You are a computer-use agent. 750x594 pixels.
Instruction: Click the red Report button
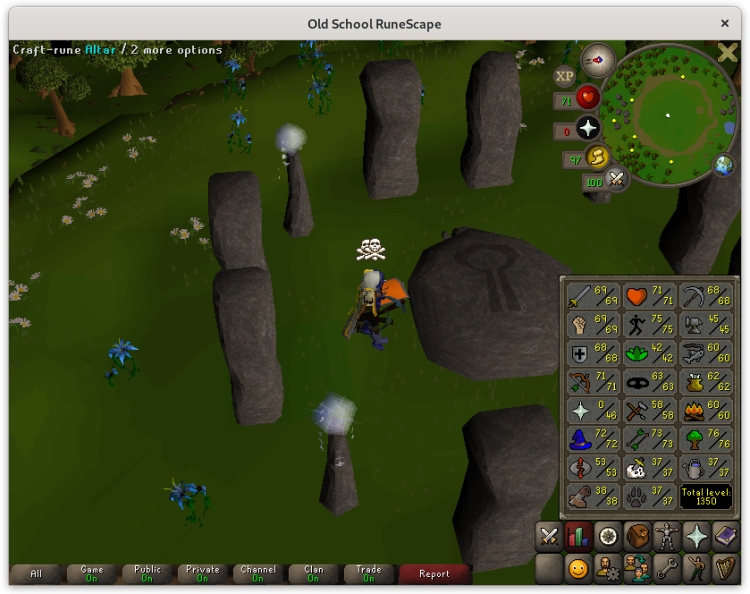click(x=434, y=574)
